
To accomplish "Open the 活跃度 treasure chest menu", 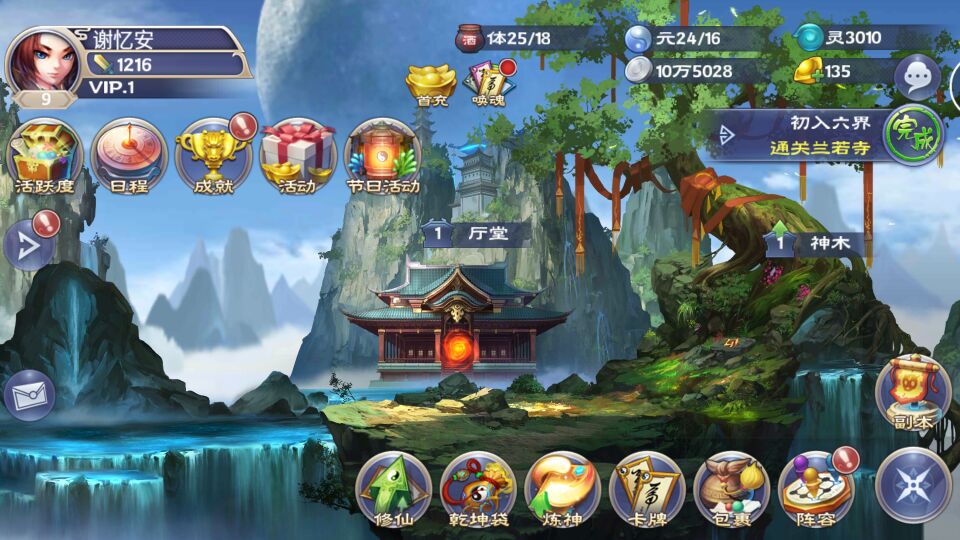I will pyautogui.click(x=44, y=155).
